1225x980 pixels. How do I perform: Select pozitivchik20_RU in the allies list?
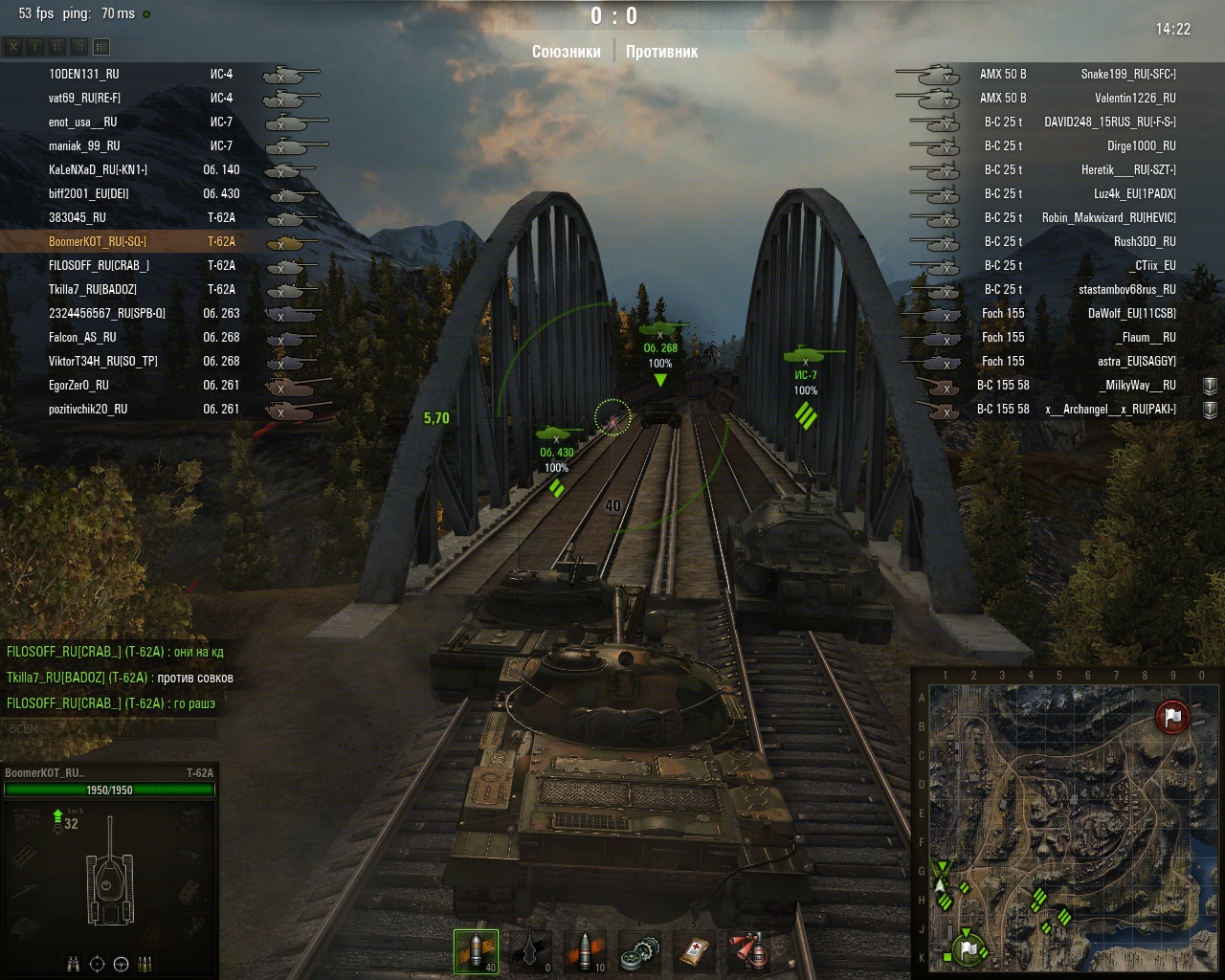click(88, 409)
